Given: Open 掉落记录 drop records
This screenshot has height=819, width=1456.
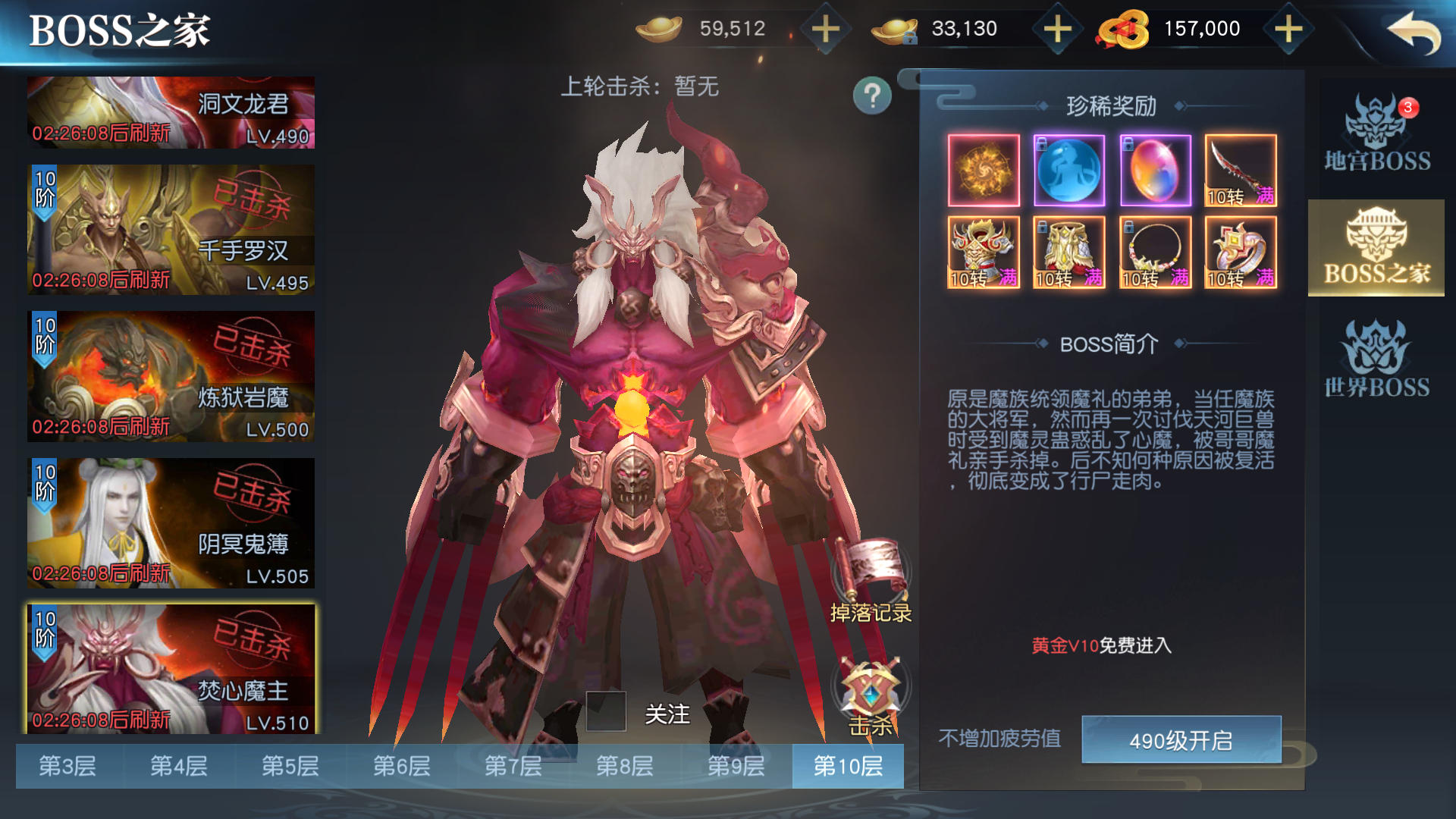Looking at the screenshot, I should 871,582.
